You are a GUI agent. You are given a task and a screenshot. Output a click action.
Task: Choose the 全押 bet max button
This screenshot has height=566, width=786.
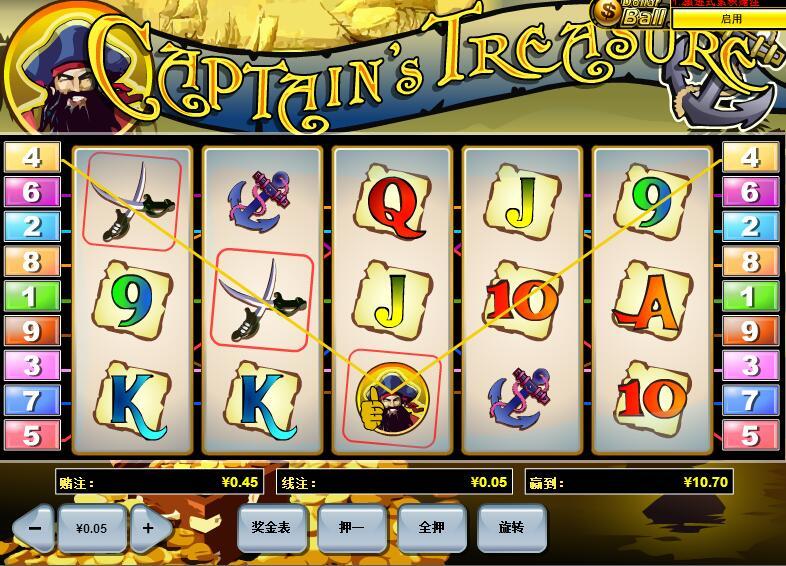pyautogui.click(x=431, y=526)
